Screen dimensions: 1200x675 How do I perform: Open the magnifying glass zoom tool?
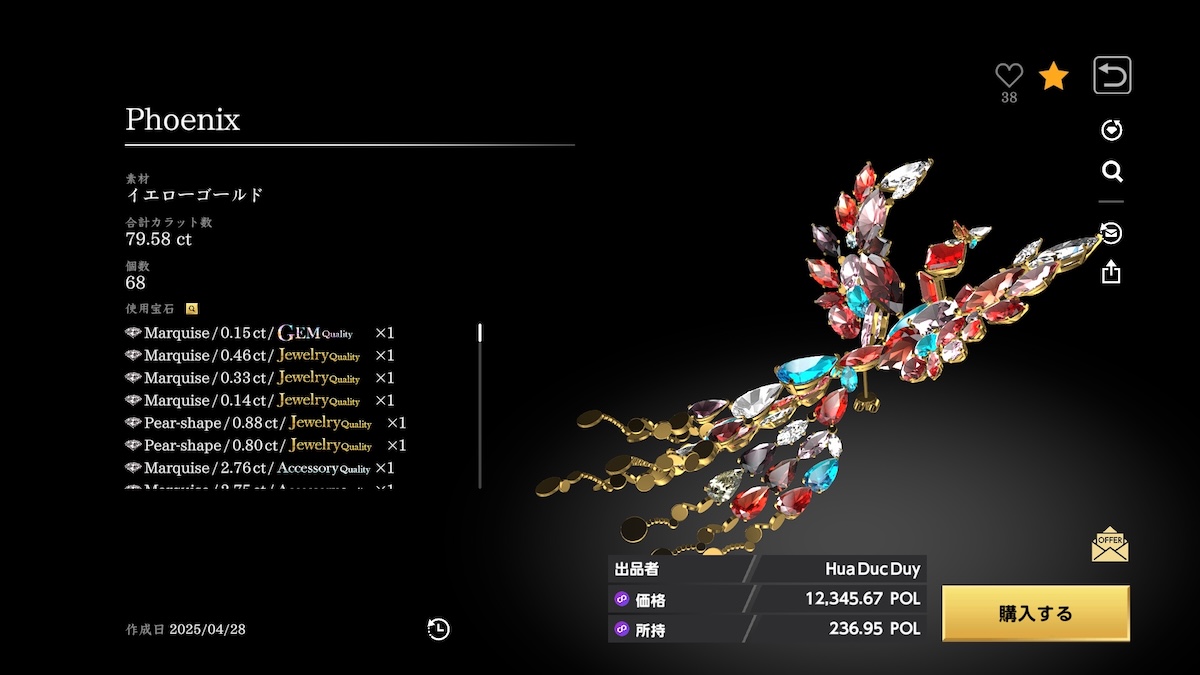pos(1112,172)
